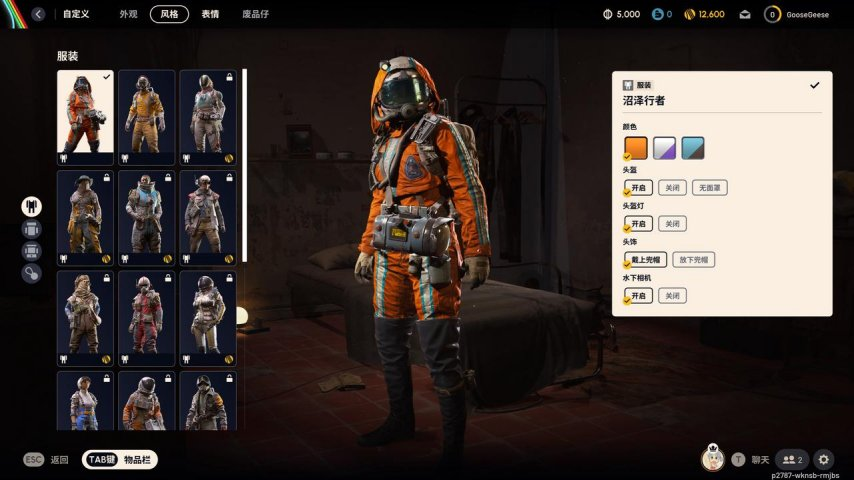Viewport: 854px width, 480px height.
Task: Choose 无面罩 for the helmet option
Action: (x=711, y=187)
